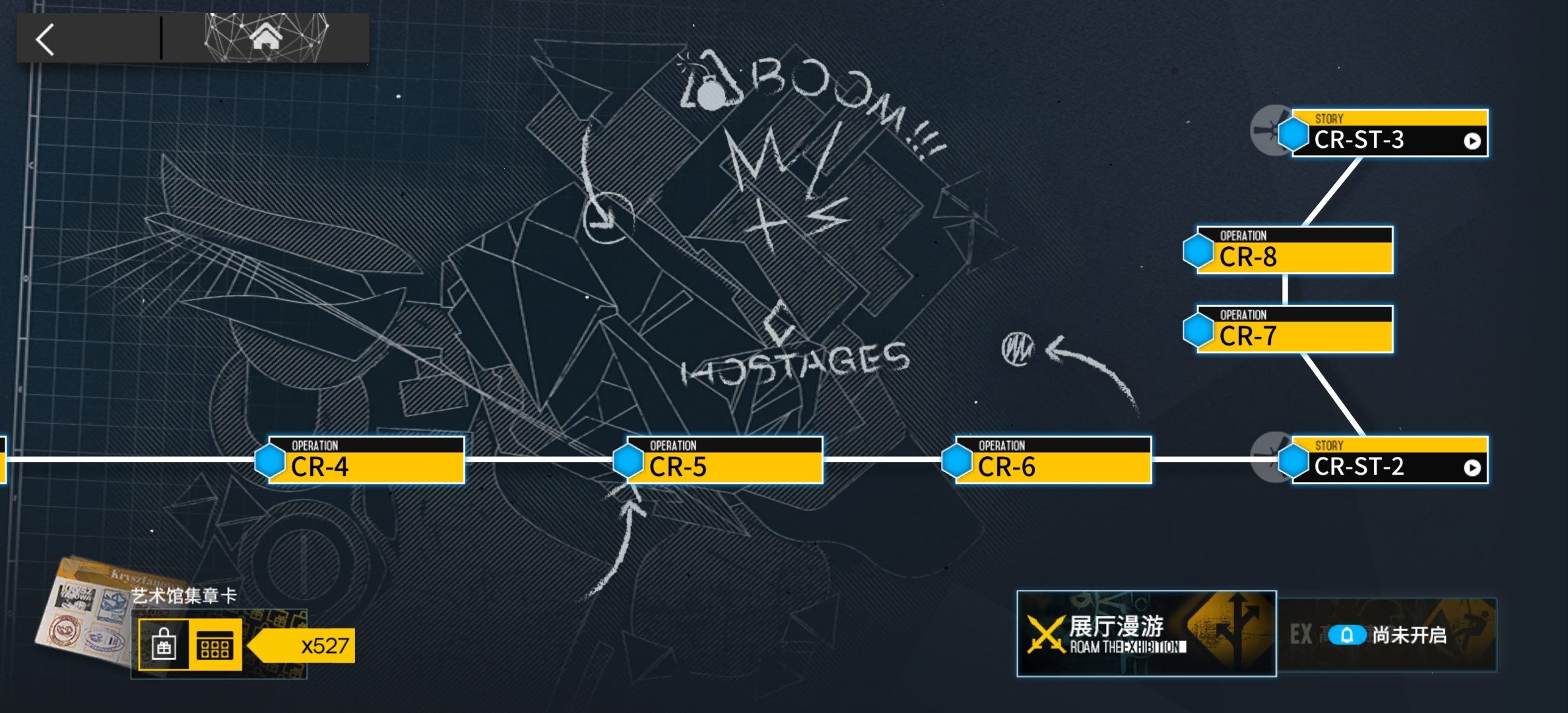Open operation CR-5 stage
Image resolution: width=1568 pixels, height=713 pixels.
[724, 460]
